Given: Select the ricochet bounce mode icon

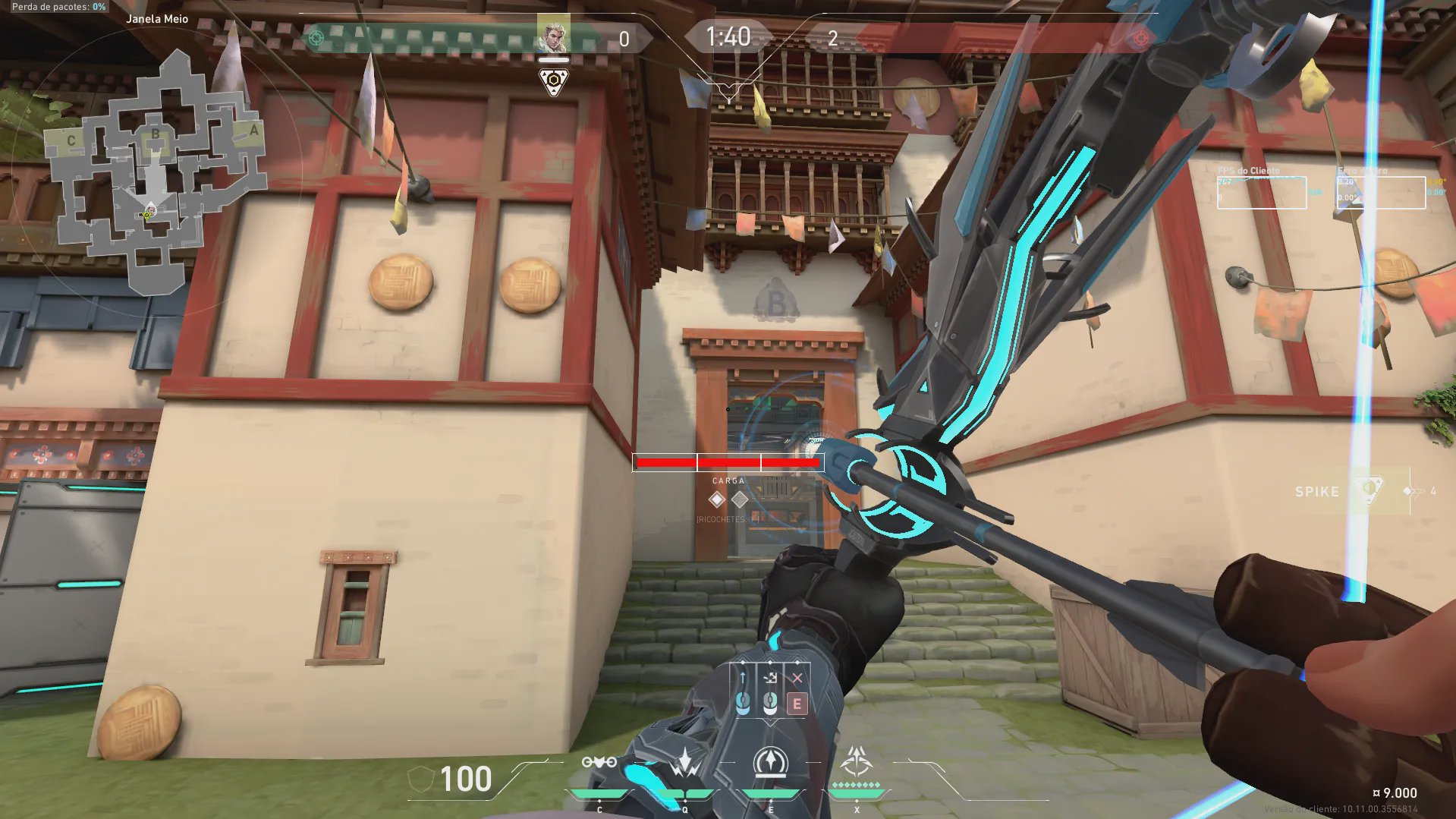Looking at the screenshot, I should pos(770,678).
